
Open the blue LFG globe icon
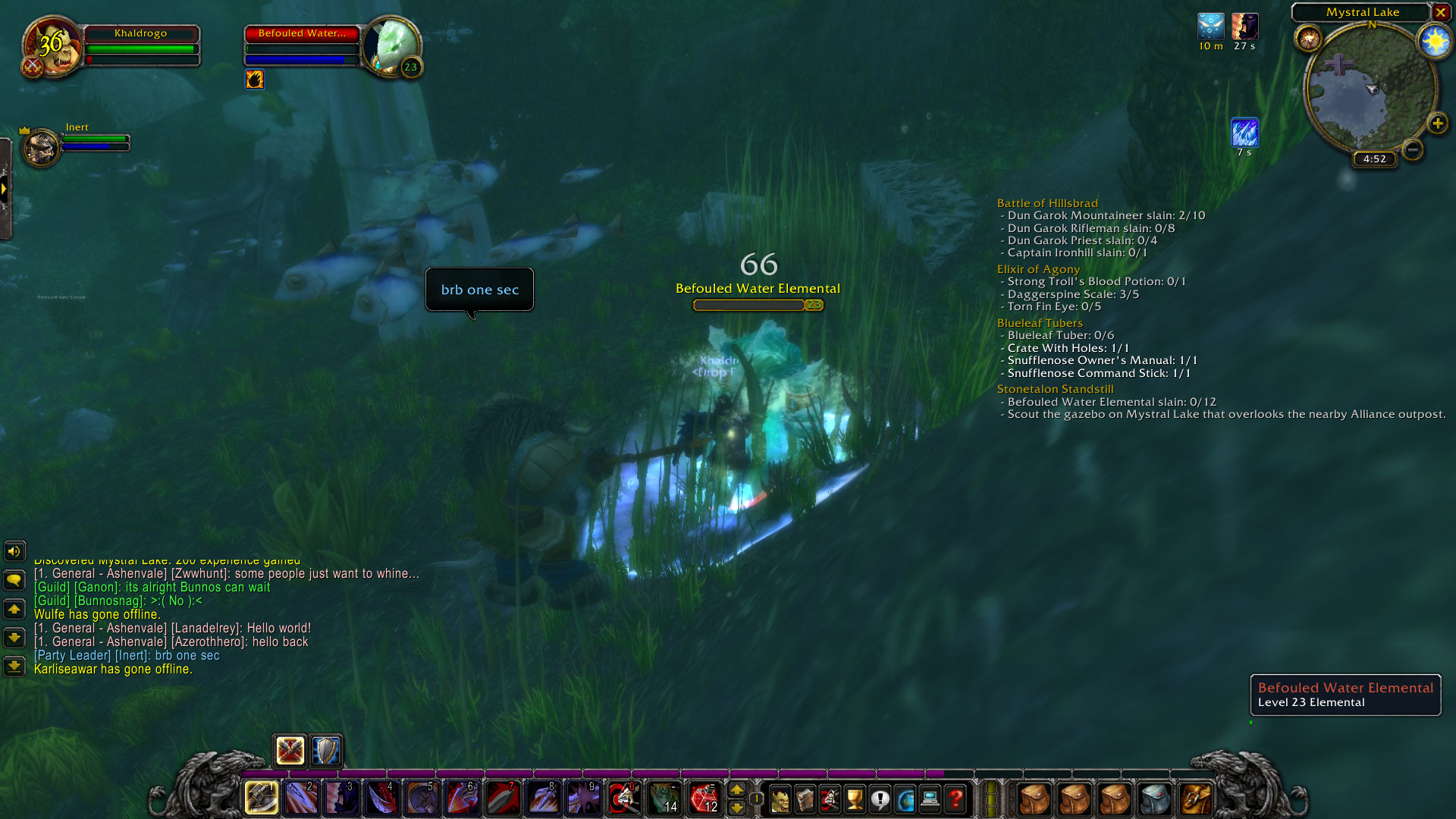coord(906,799)
